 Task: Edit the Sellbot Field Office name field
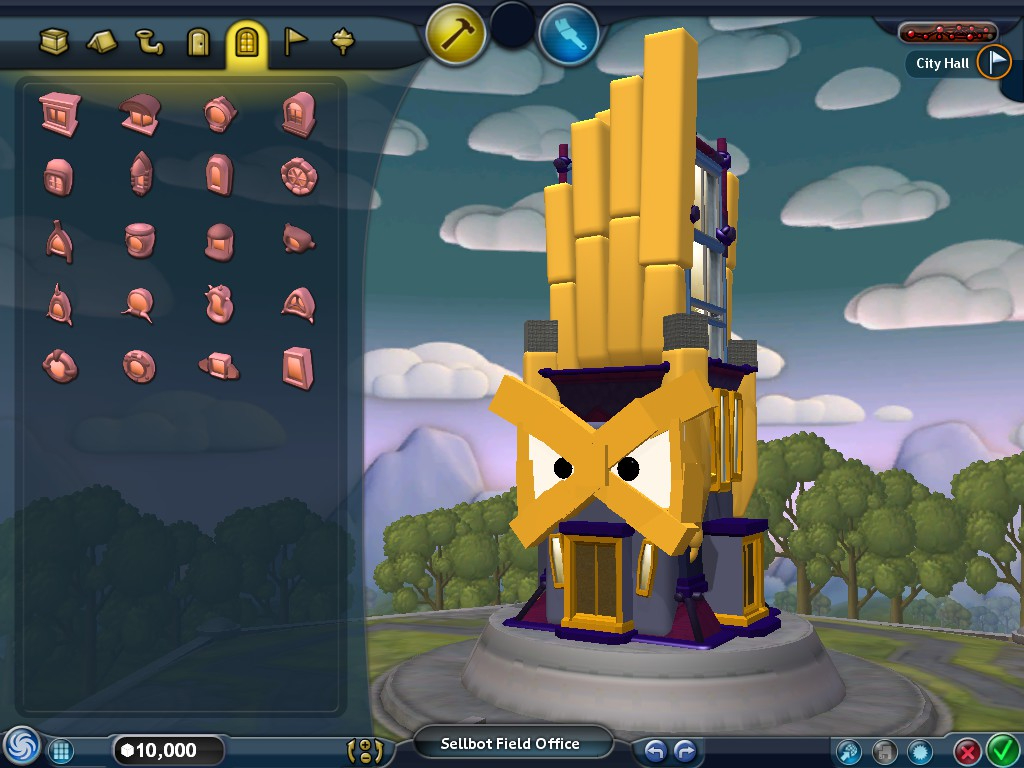point(510,744)
